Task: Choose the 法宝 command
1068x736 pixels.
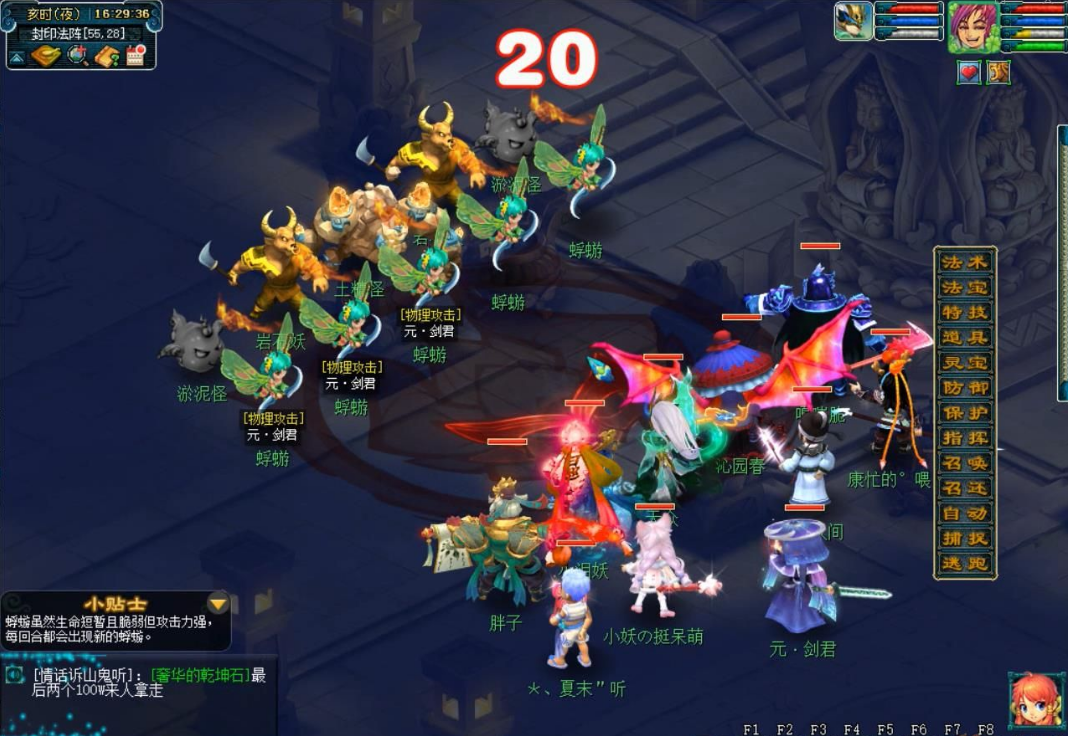Action: [964, 287]
